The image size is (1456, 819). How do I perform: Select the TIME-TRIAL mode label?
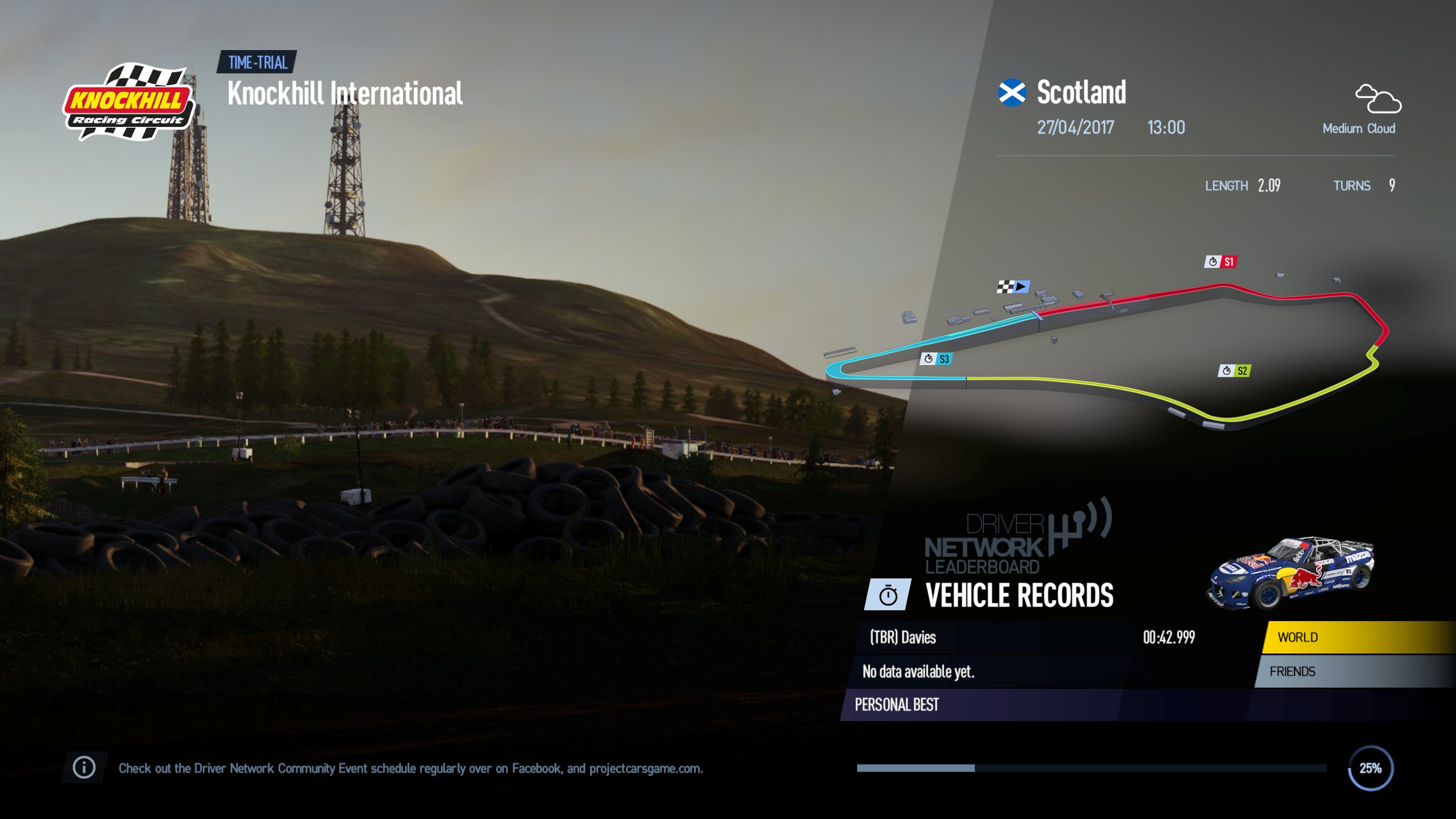point(256,64)
